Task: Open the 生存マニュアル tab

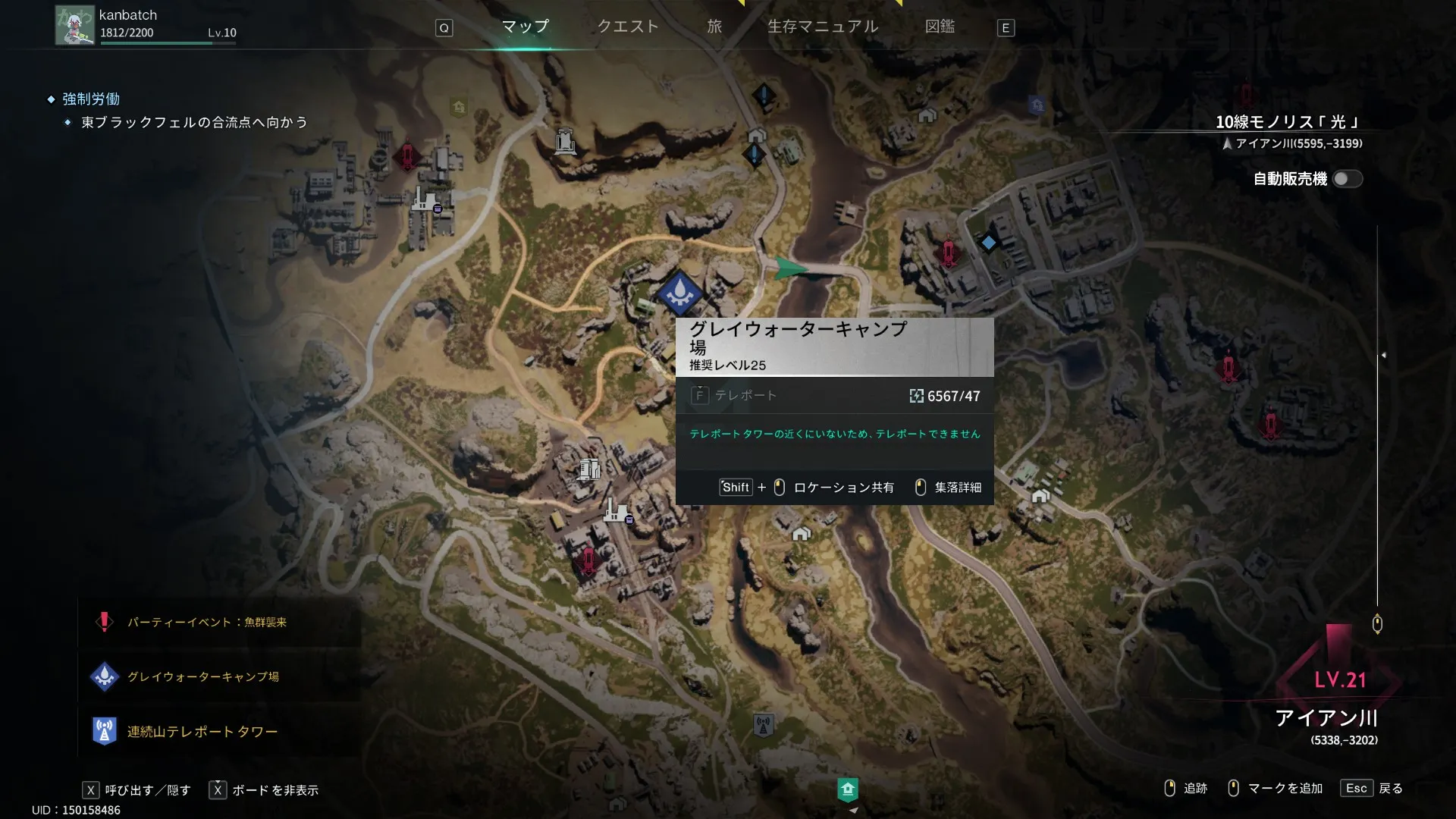Action: point(823,27)
